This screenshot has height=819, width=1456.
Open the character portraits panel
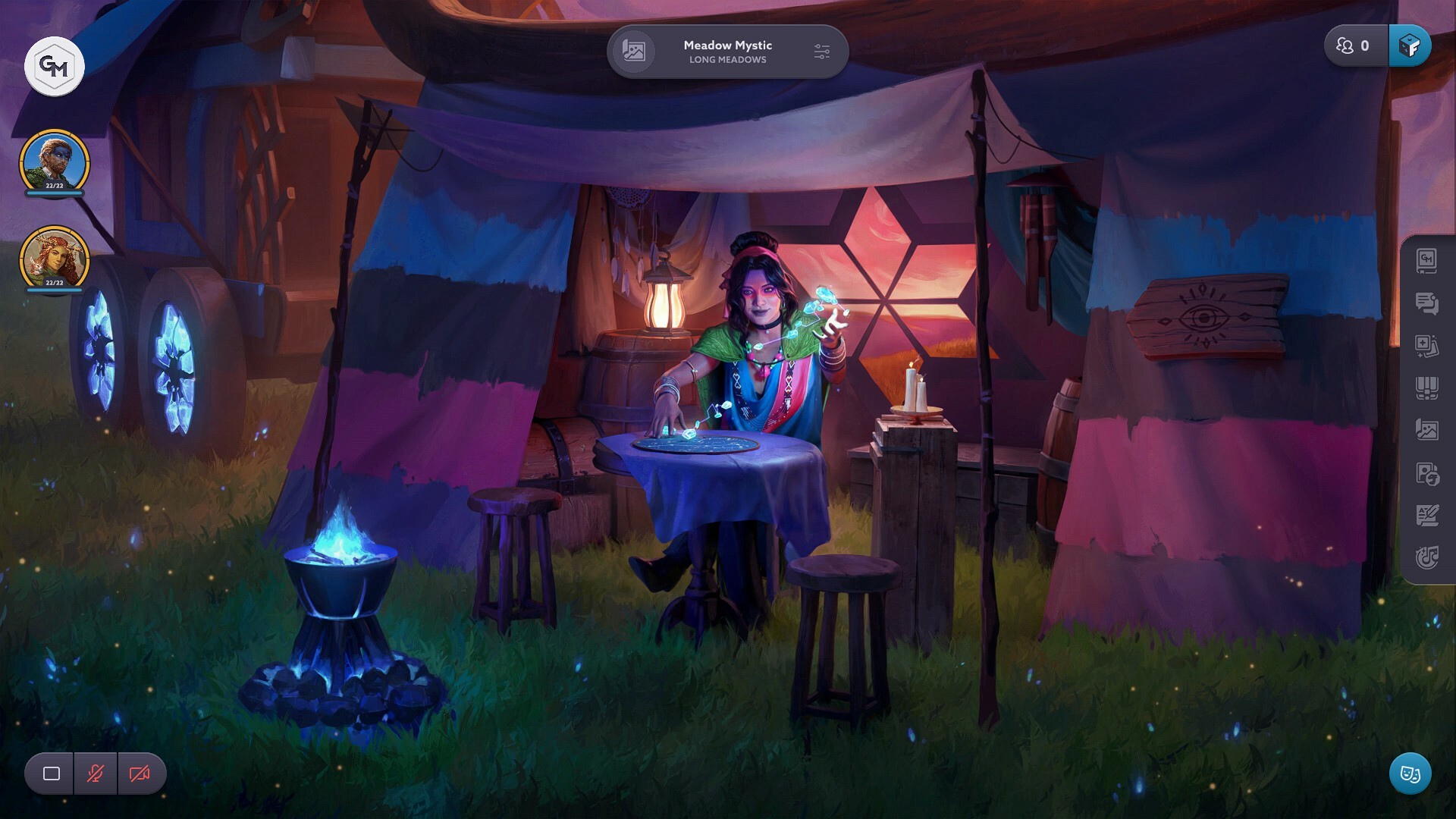[1428, 474]
